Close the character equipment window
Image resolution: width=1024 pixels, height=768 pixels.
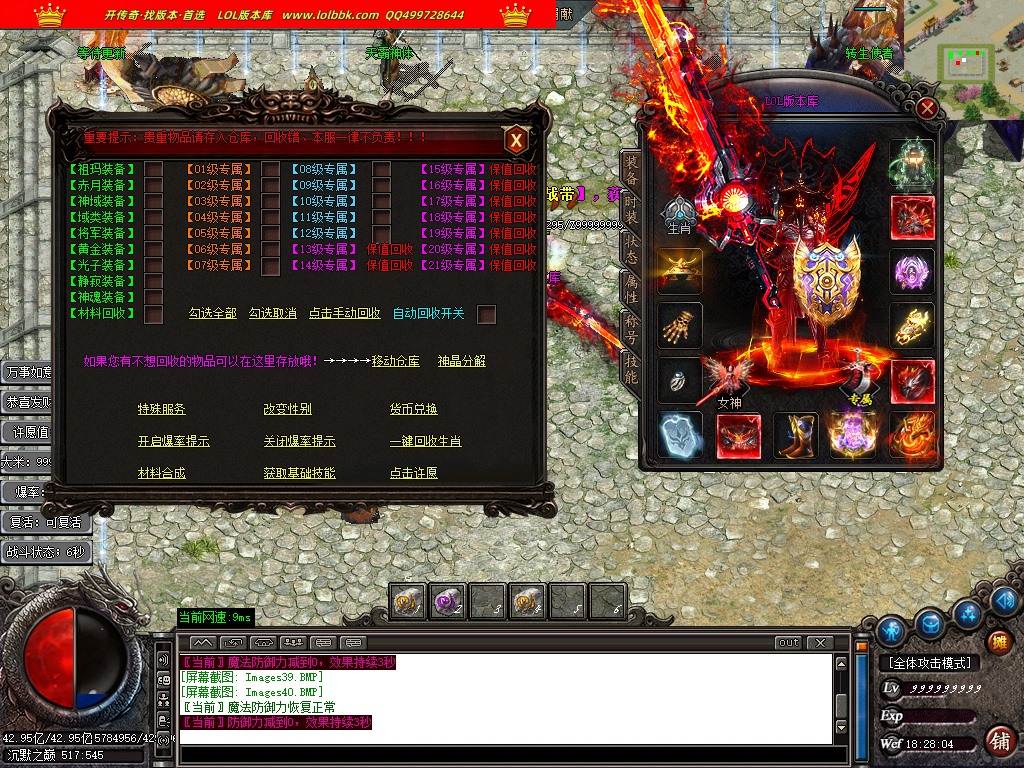coord(928,108)
